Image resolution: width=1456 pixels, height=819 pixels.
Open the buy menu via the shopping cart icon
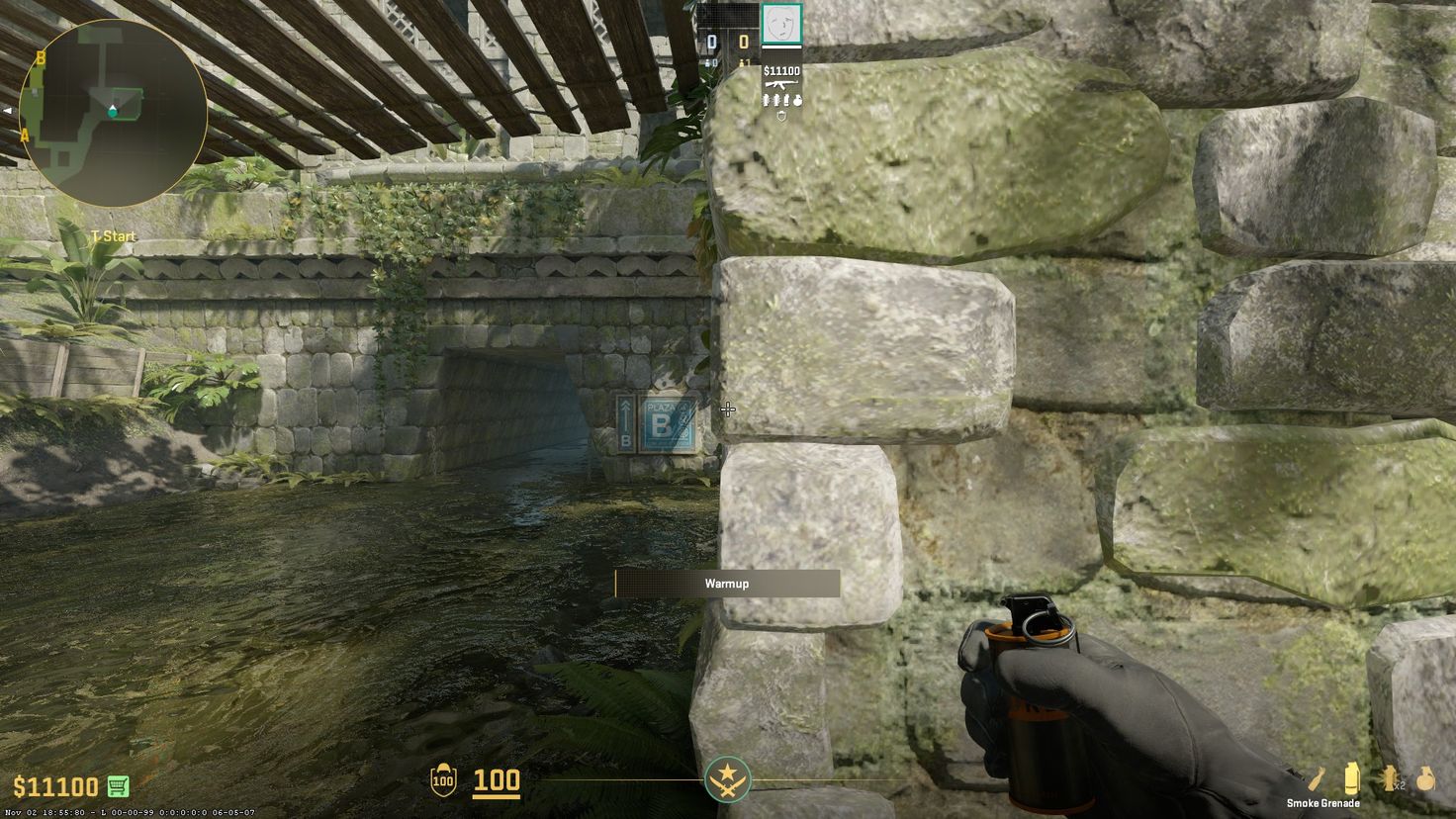coord(119,786)
